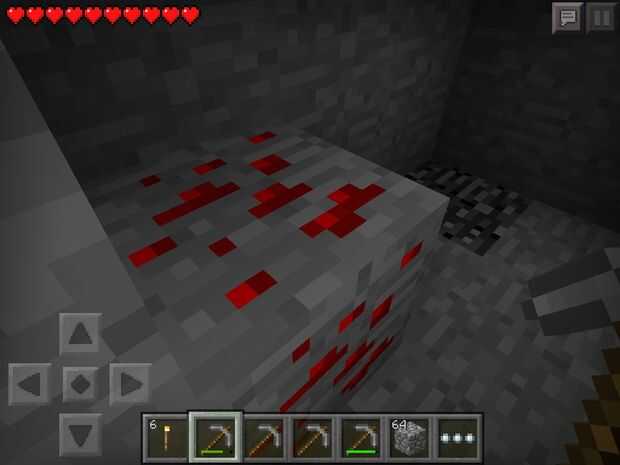The width and height of the screenshot is (620, 465).
Task: Select the cobblestone stack slot
Action: [x=410, y=437]
